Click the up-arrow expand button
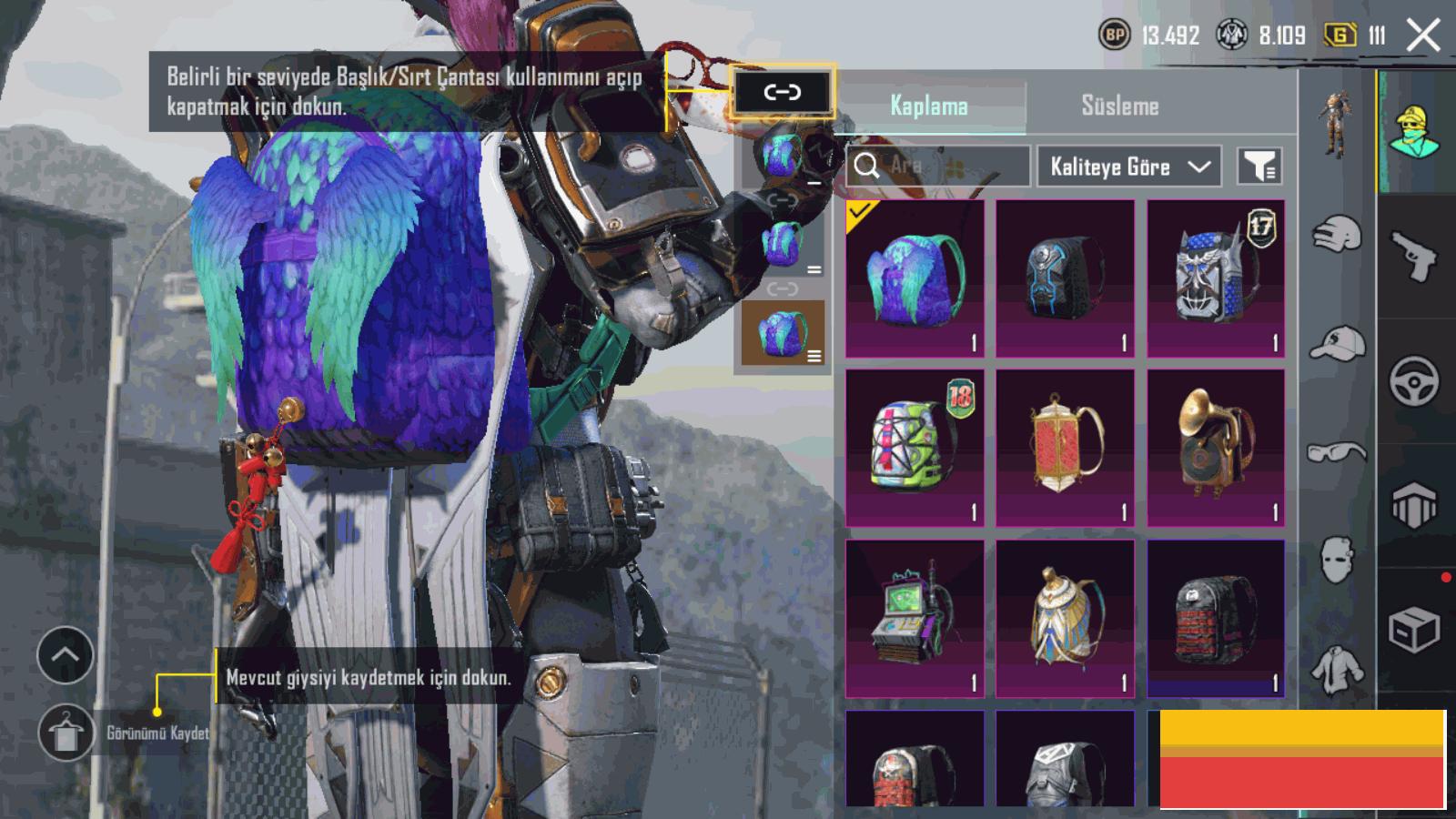The width and height of the screenshot is (1456, 819). tap(66, 654)
